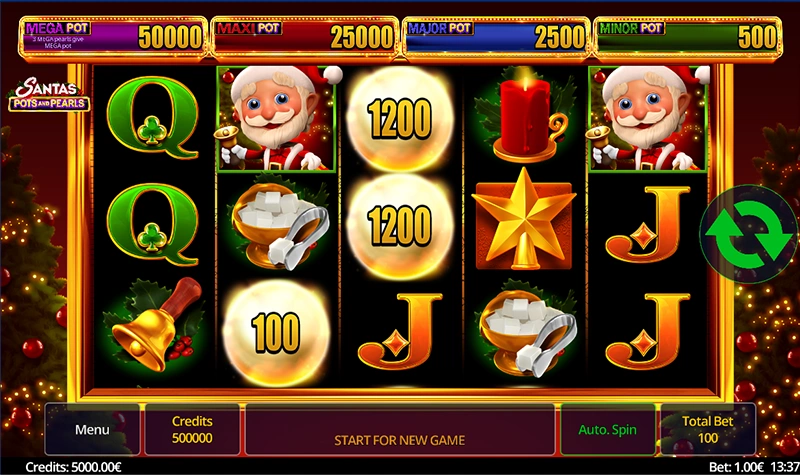Activate Auto. Spin
Screen dimensions: 800x475
point(607,430)
